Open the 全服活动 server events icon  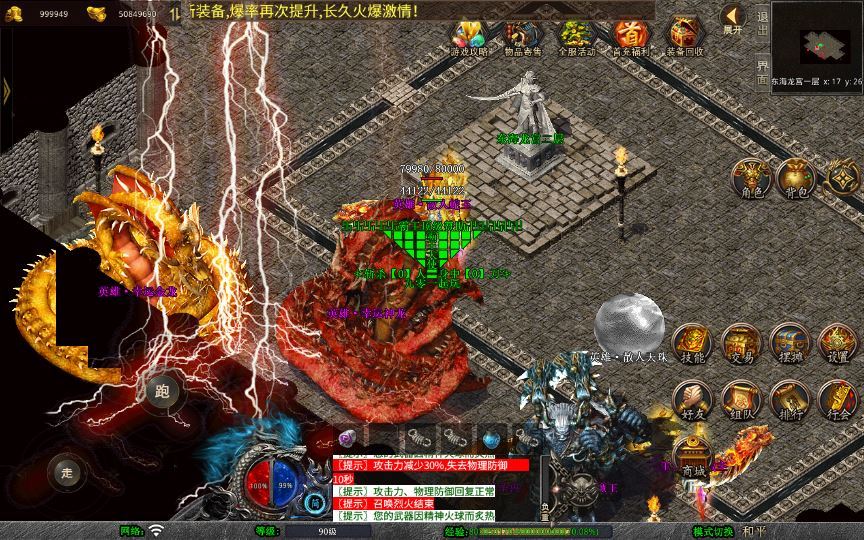[576, 37]
